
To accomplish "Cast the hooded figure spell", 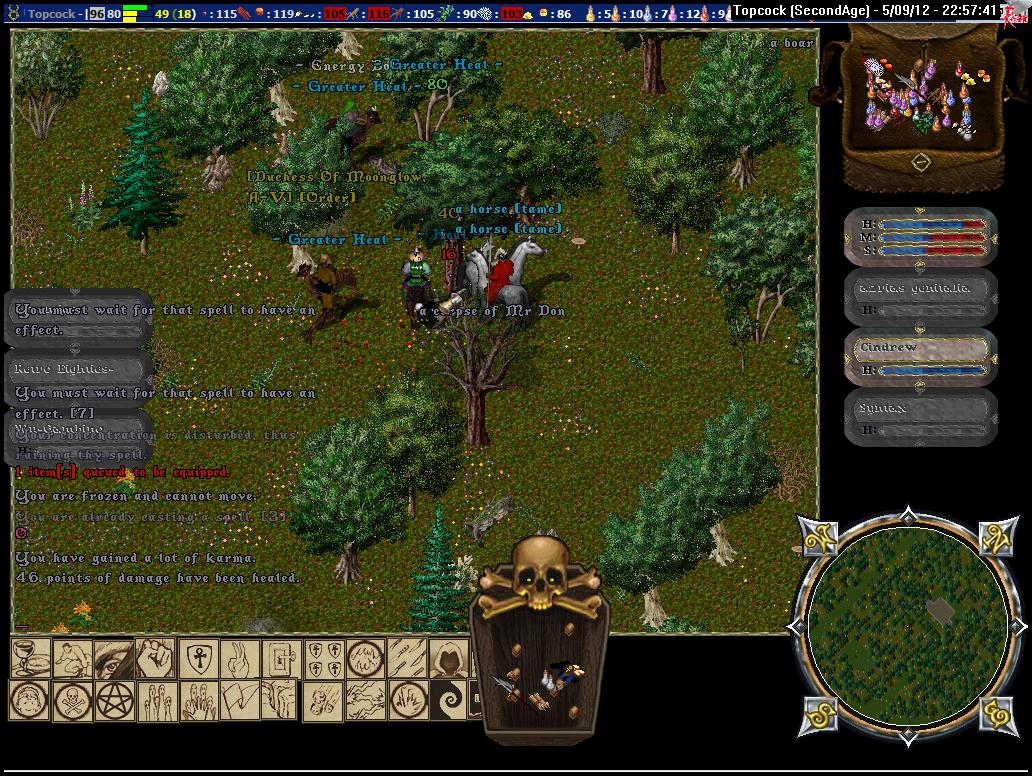I will (x=449, y=658).
